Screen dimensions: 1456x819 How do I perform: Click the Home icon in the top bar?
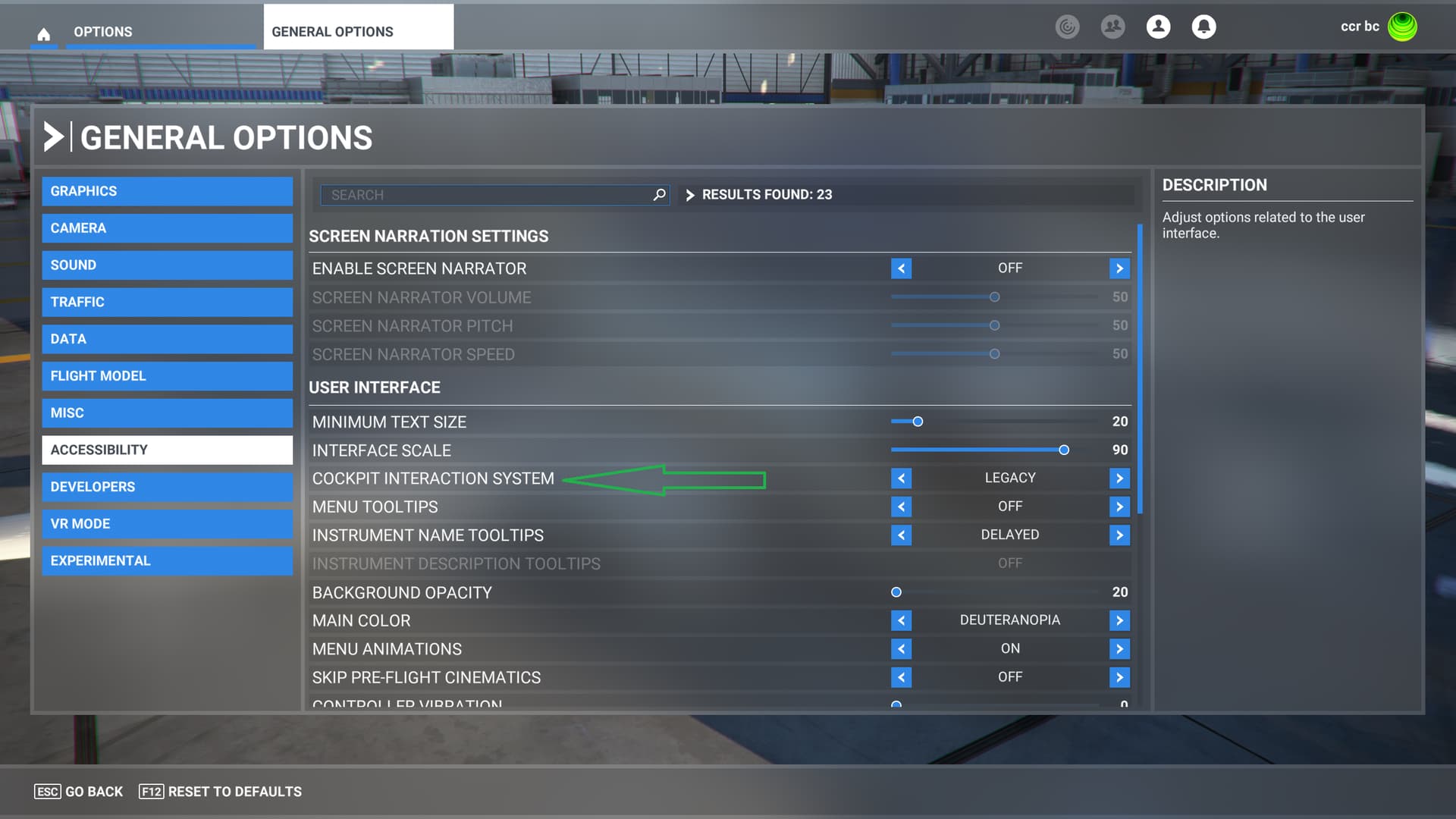click(44, 32)
